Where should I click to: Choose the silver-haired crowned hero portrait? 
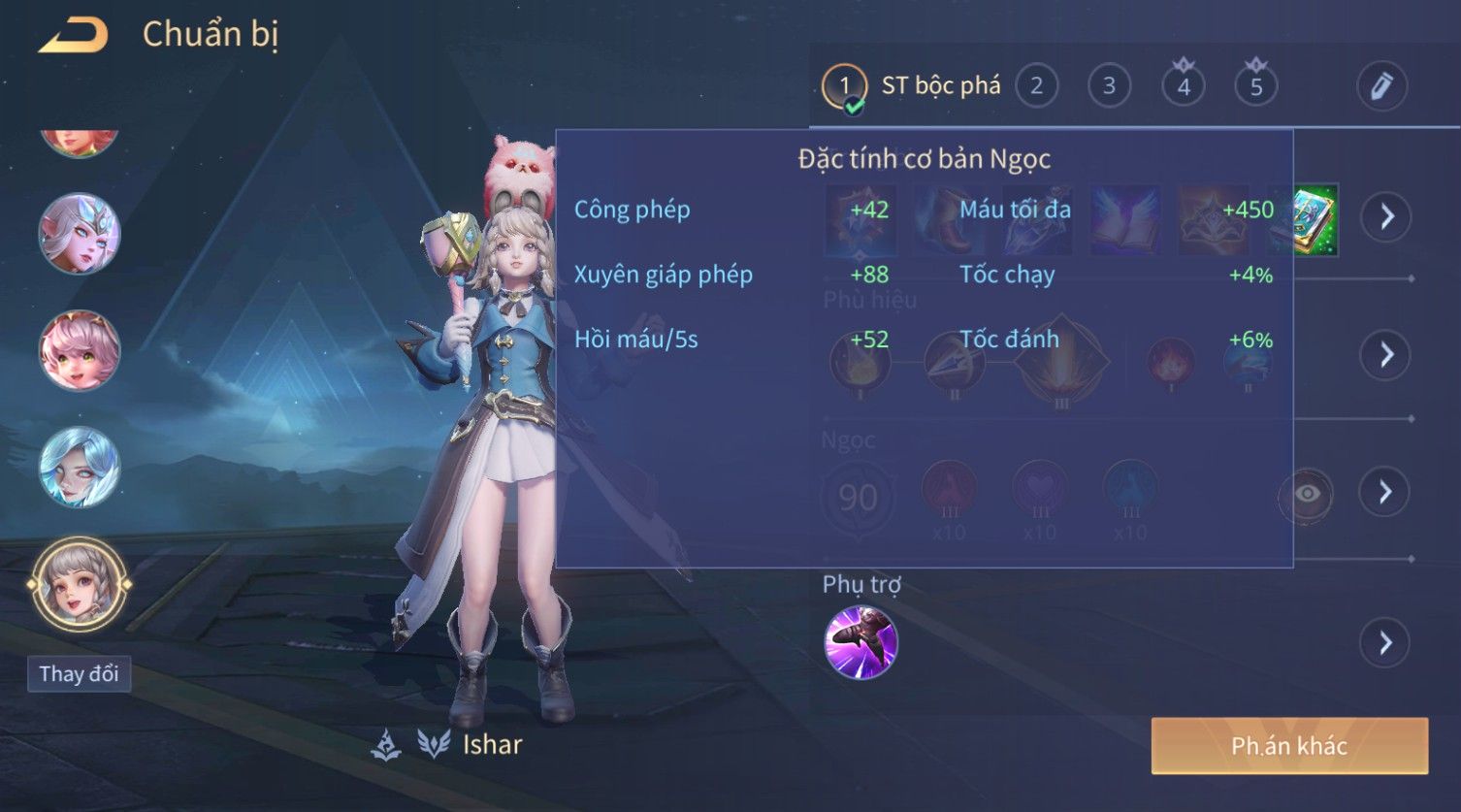(79, 234)
